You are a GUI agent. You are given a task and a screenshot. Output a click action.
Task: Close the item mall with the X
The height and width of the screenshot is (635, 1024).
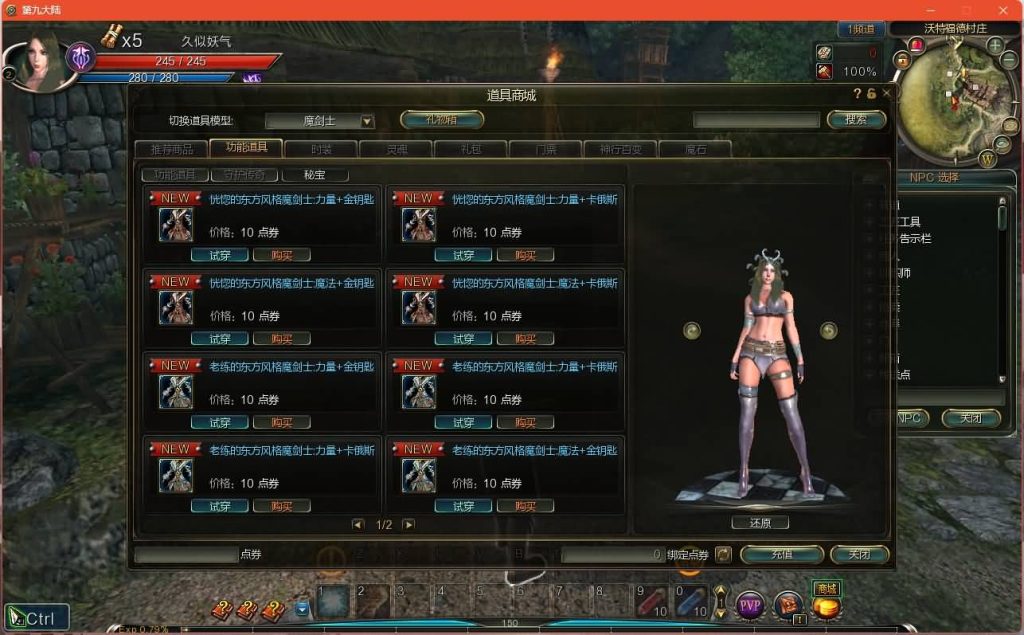(886, 94)
